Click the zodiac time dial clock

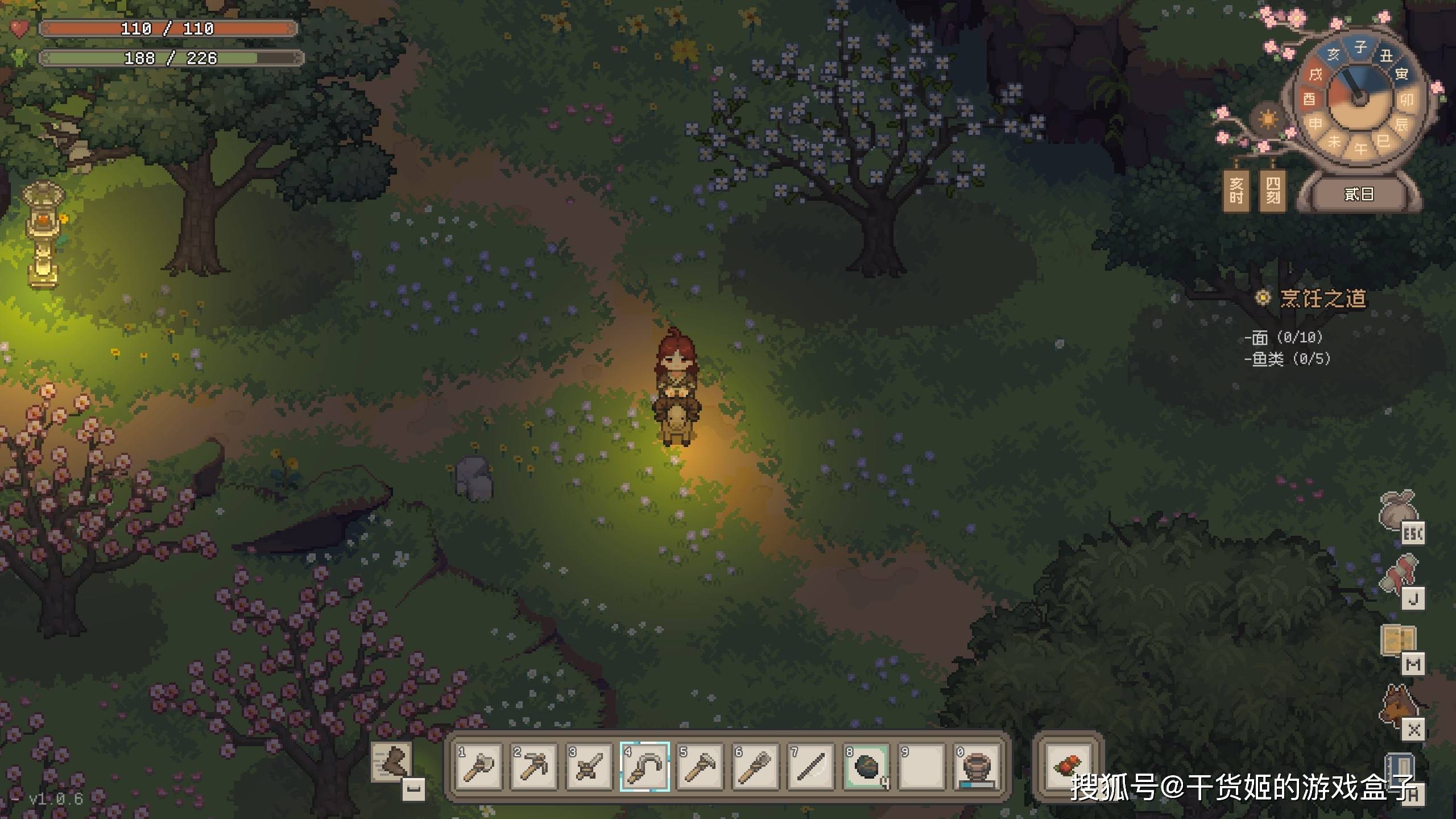tap(1359, 97)
